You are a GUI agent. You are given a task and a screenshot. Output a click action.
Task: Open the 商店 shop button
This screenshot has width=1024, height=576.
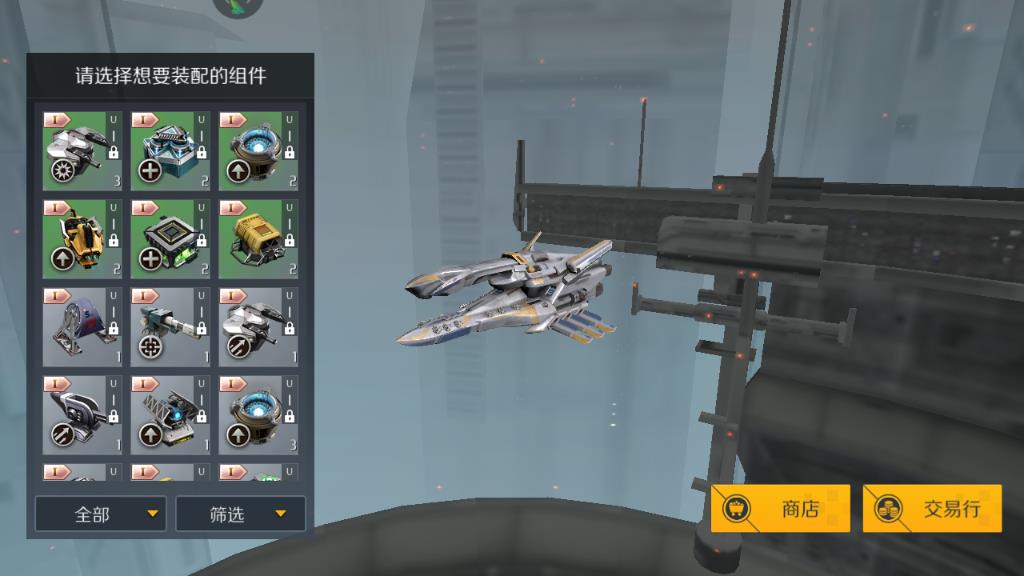coord(781,509)
